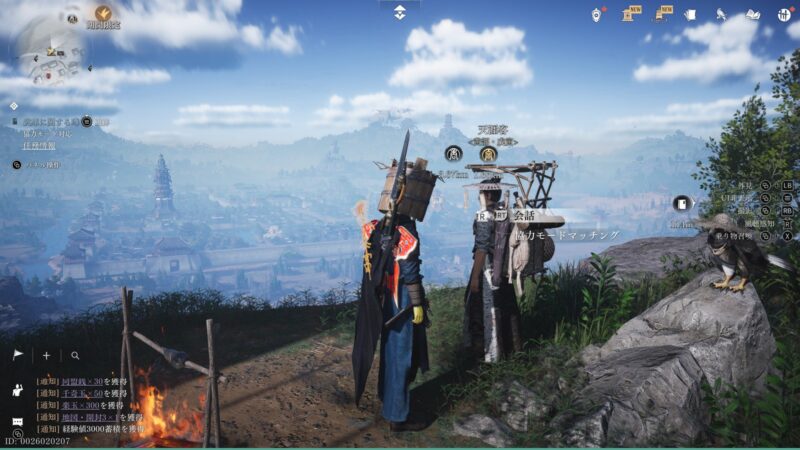800x450 pixels.
Task: Click the first NEW scroll icon
Action: [631, 14]
